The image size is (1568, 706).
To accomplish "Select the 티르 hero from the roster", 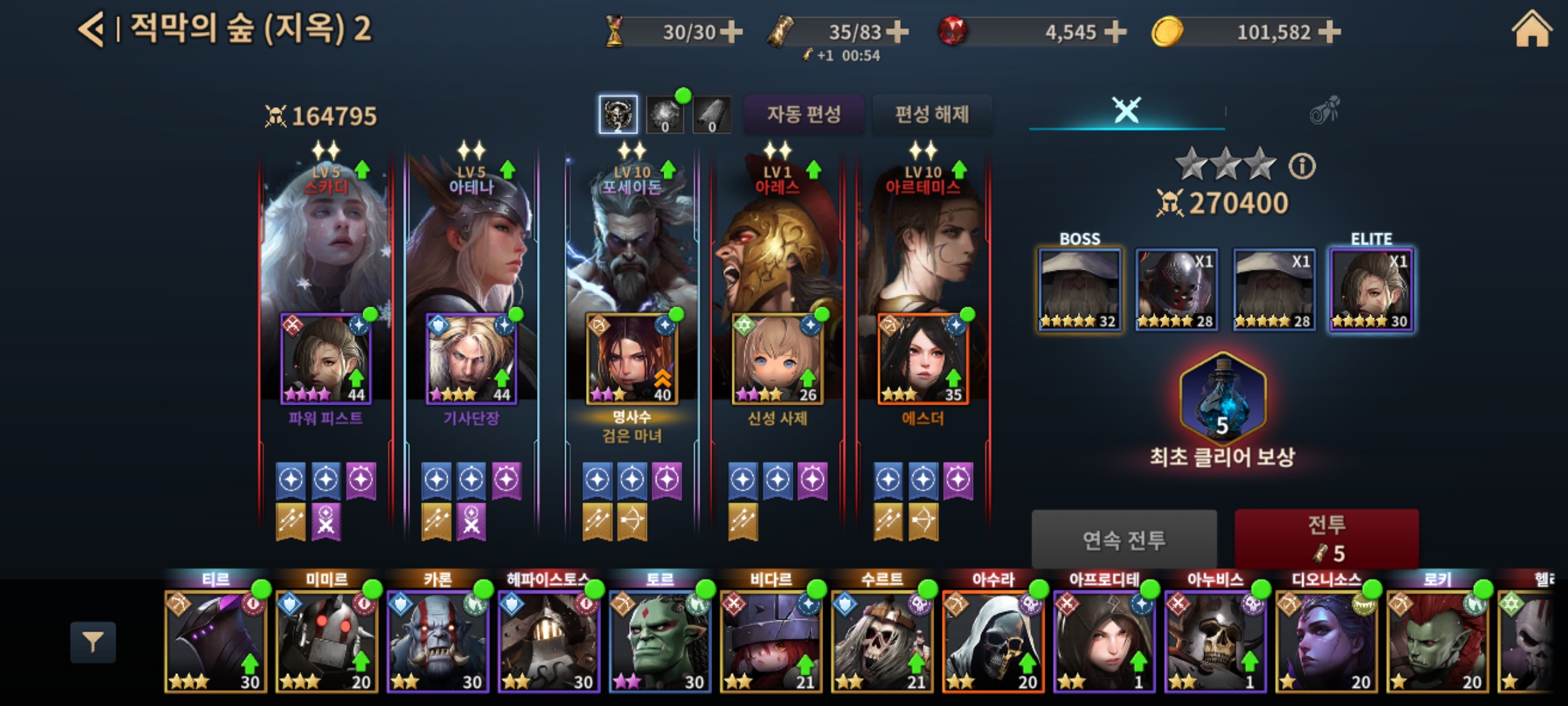I will click(x=216, y=641).
